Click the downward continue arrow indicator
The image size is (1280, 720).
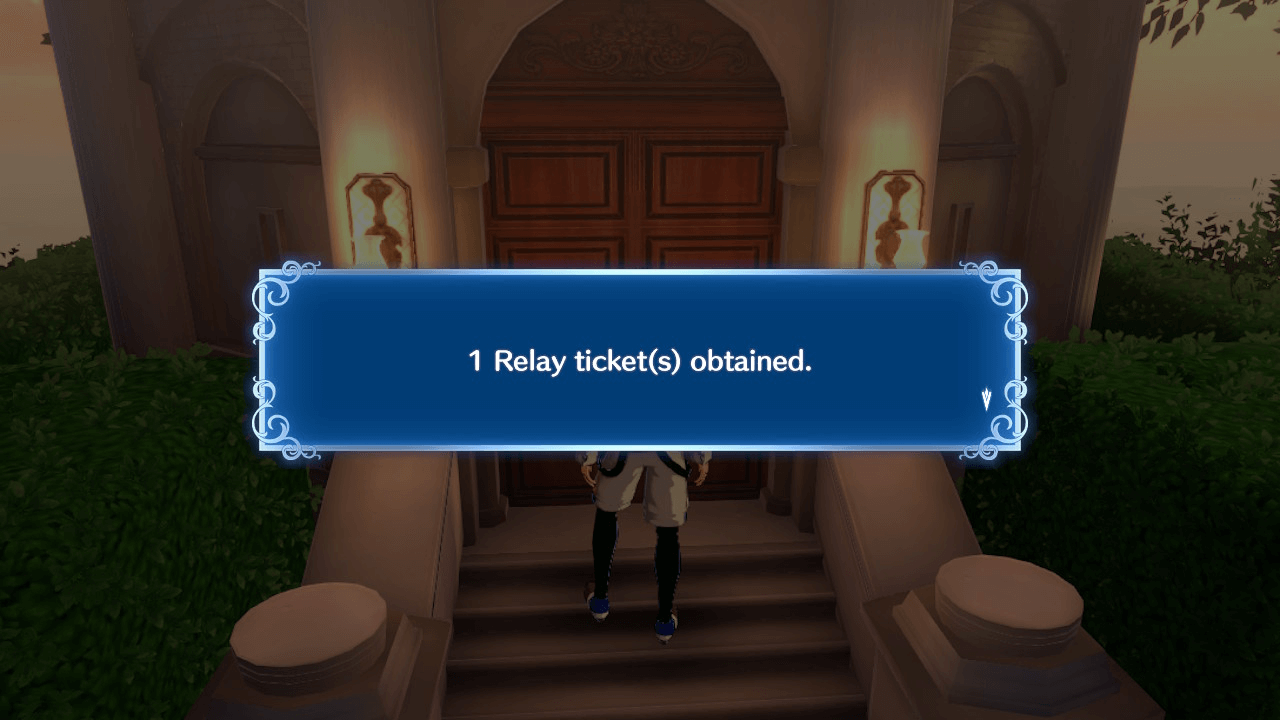pyautogui.click(x=985, y=397)
